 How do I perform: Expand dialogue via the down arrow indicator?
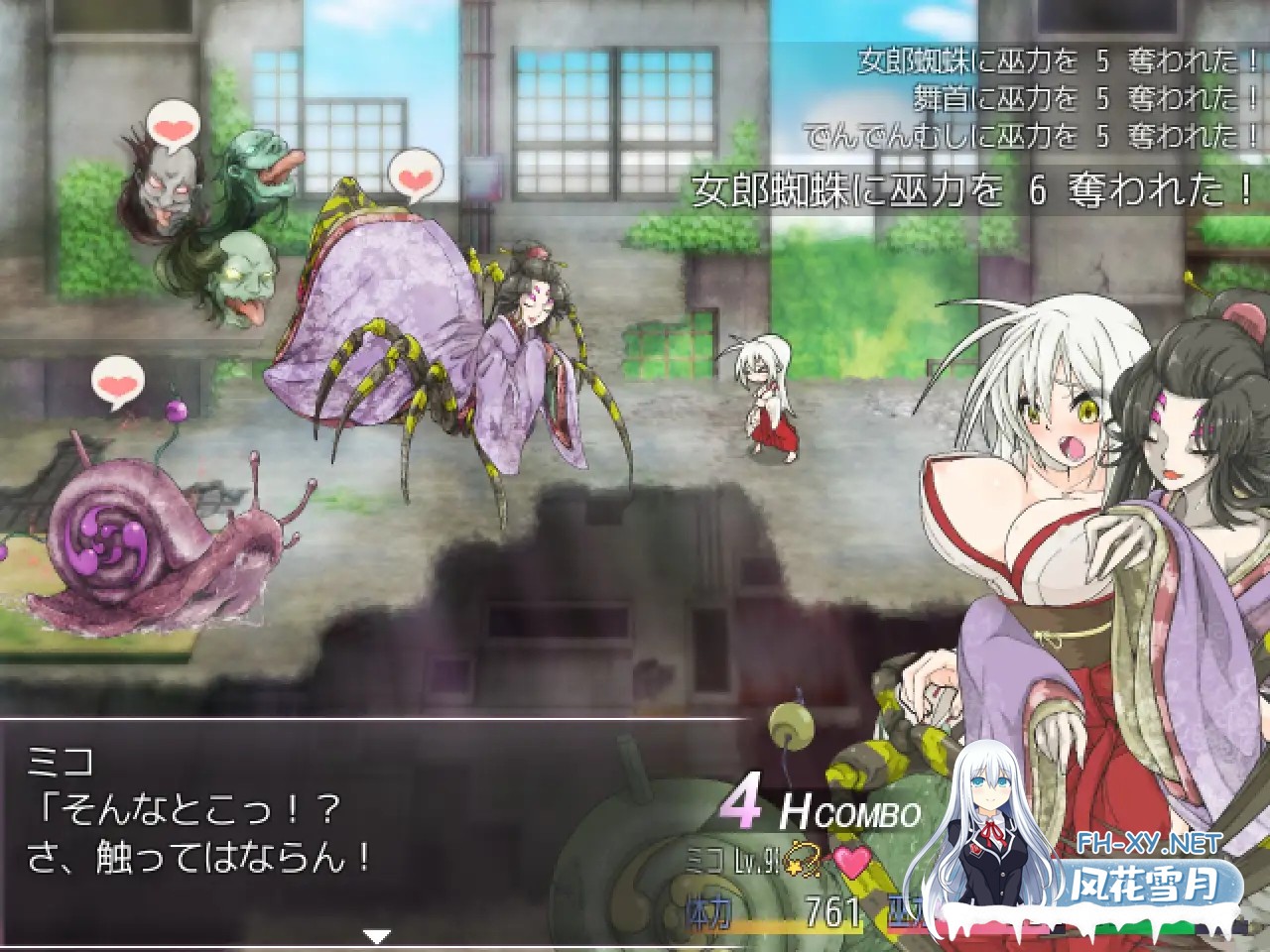click(x=377, y=934)
